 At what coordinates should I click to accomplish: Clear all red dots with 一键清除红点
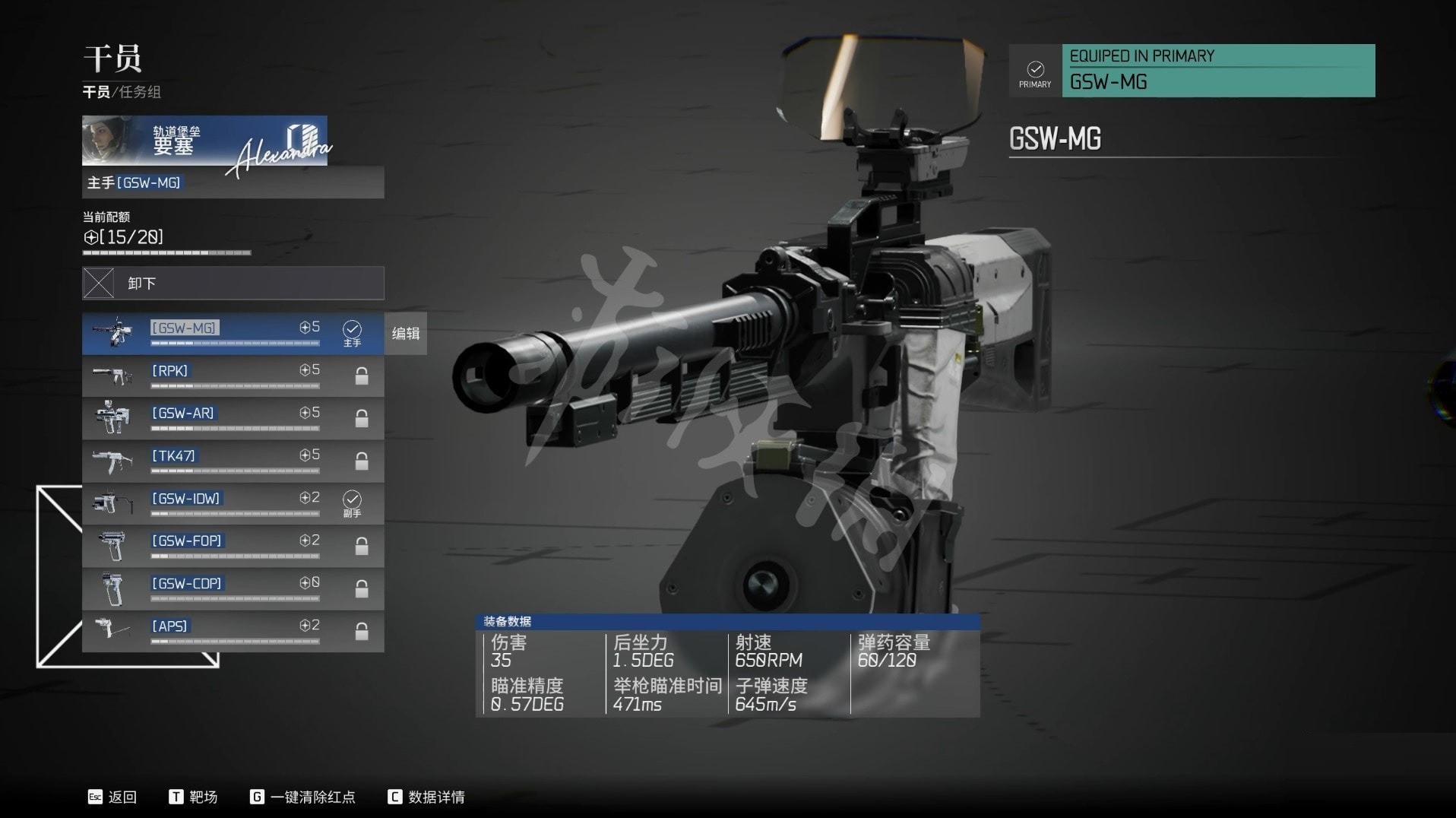[303, 797]
